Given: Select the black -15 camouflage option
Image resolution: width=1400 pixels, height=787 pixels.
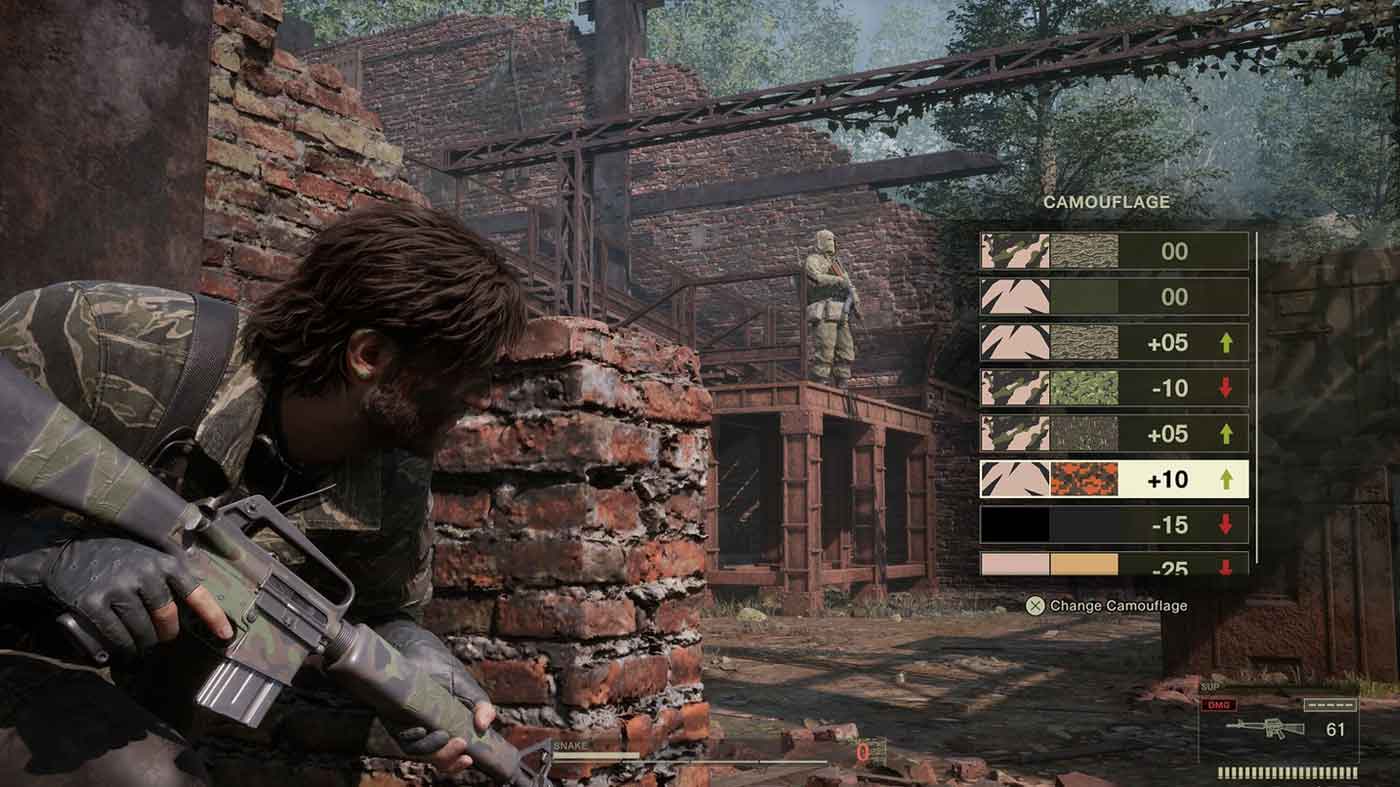Looking at the screenshot, I should (1015, 522).
